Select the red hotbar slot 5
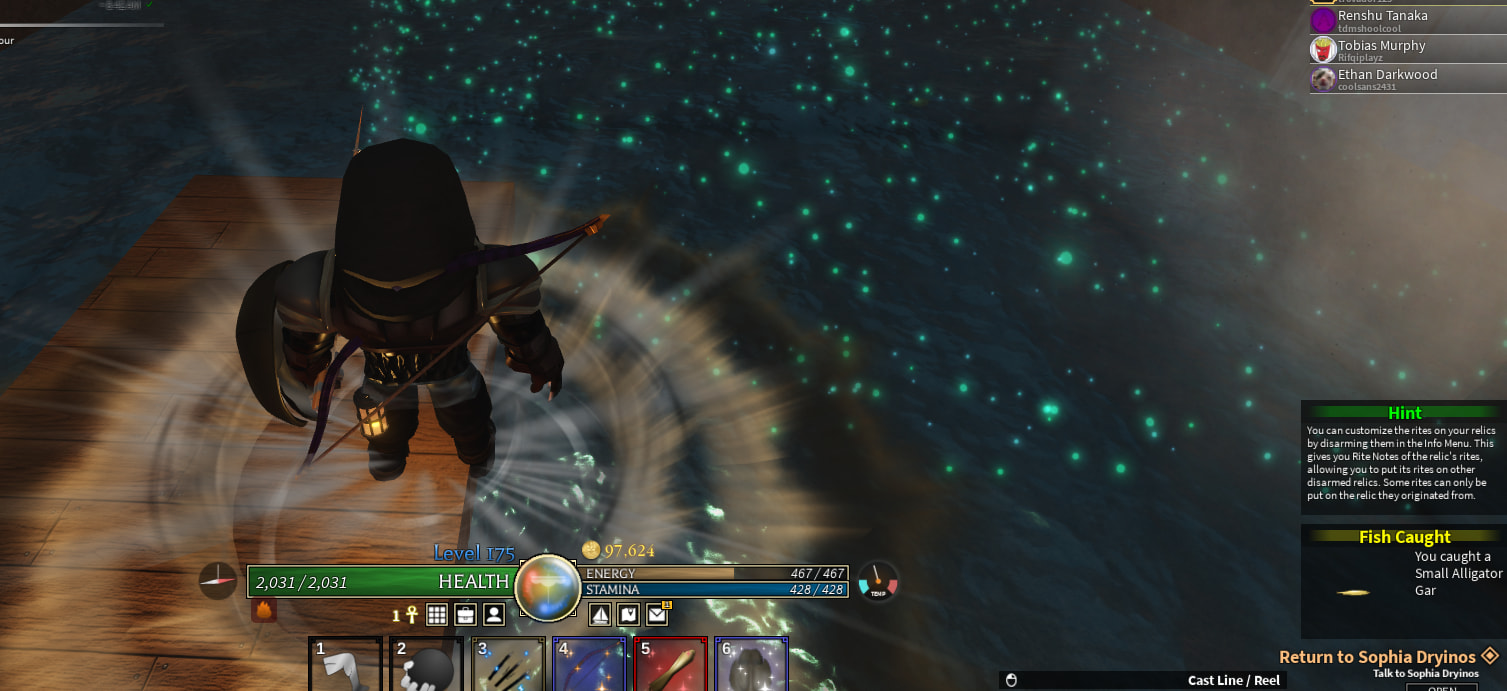Viewport: 1507px width, 691px height. [670, 664]
